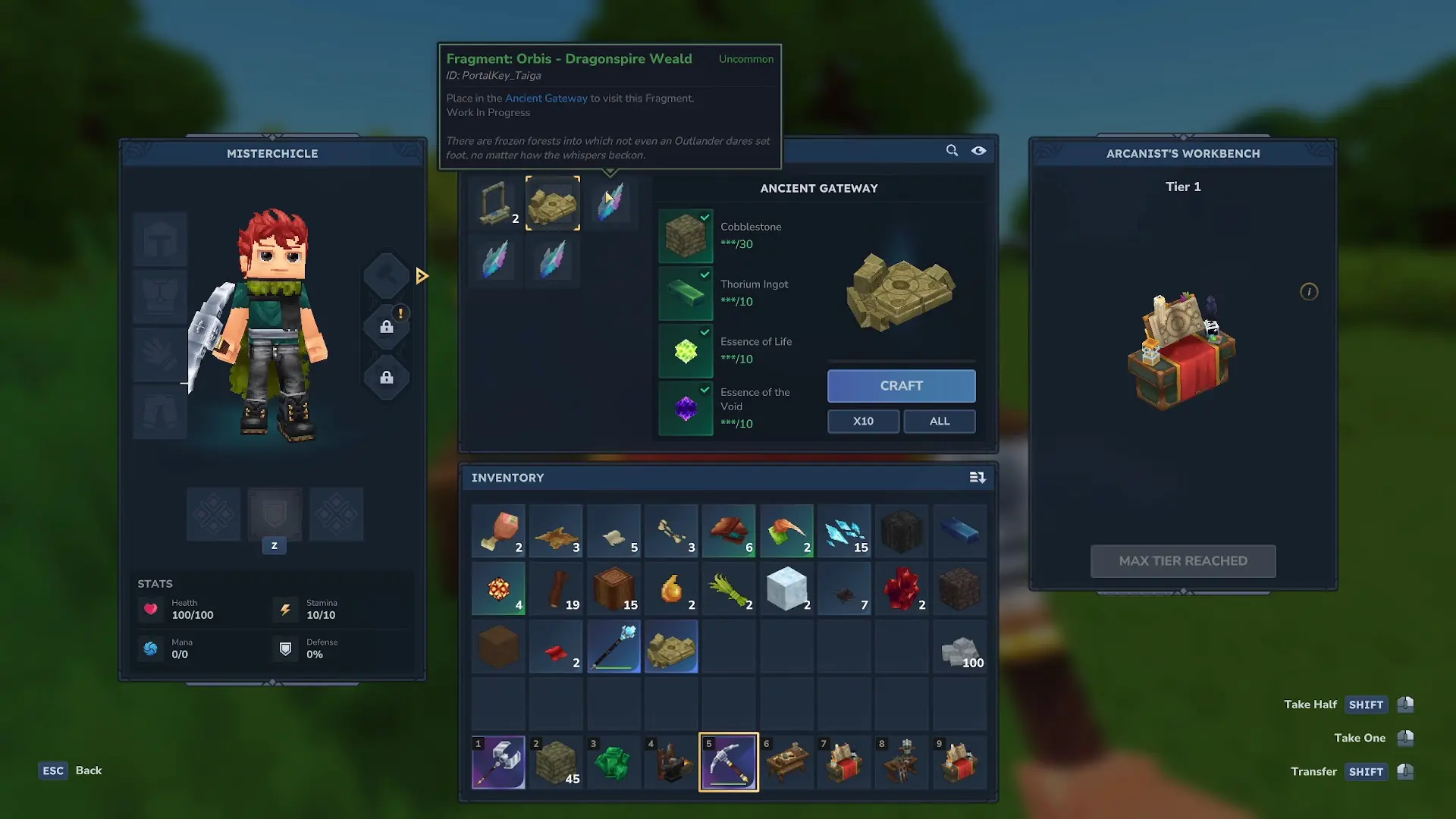Expand the yellow arrow beside the character
The image size is (1456, 819).
click(x=422, y=276)
